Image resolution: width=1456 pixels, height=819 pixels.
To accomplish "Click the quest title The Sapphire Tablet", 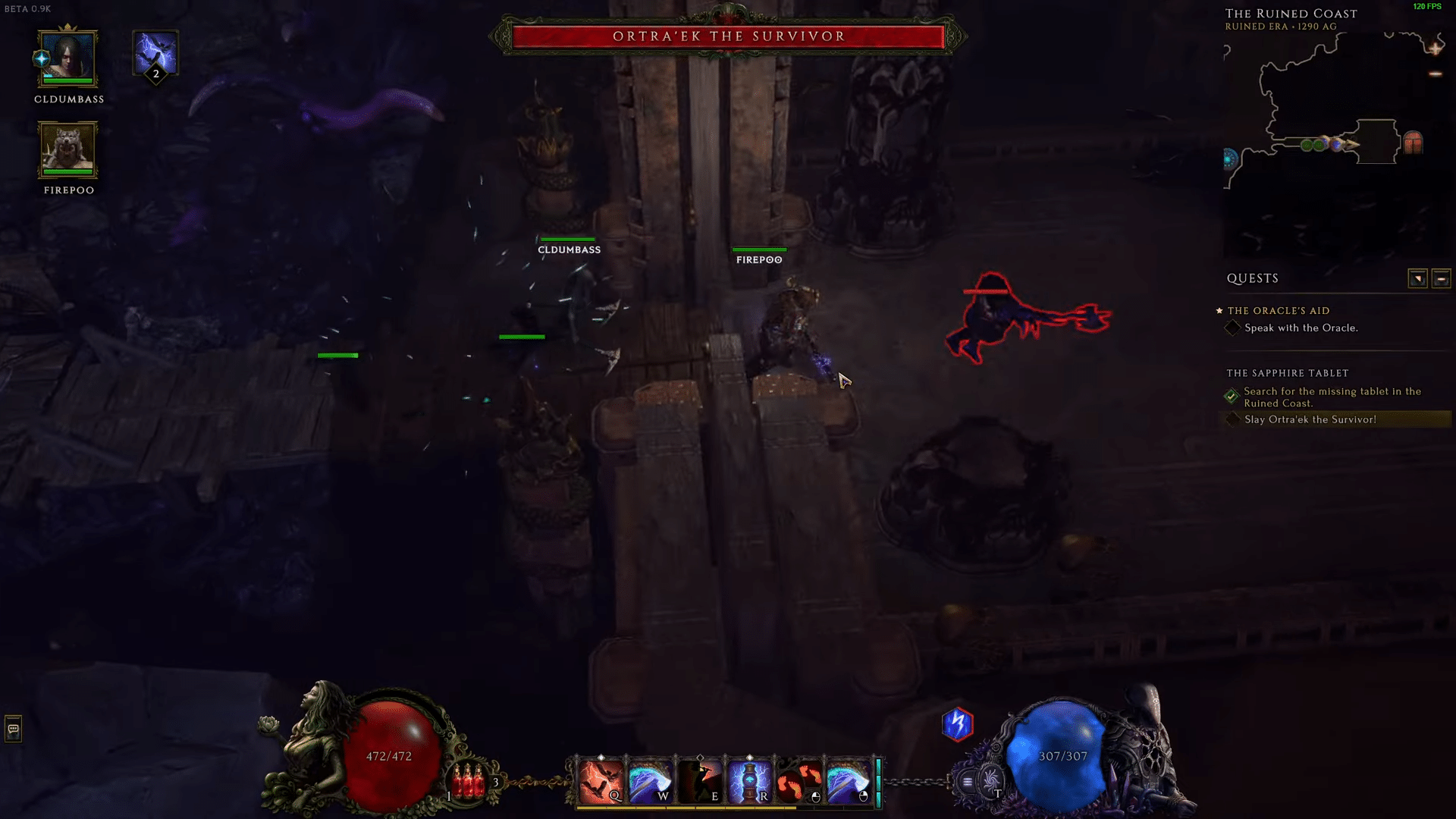I will 1287,372.
